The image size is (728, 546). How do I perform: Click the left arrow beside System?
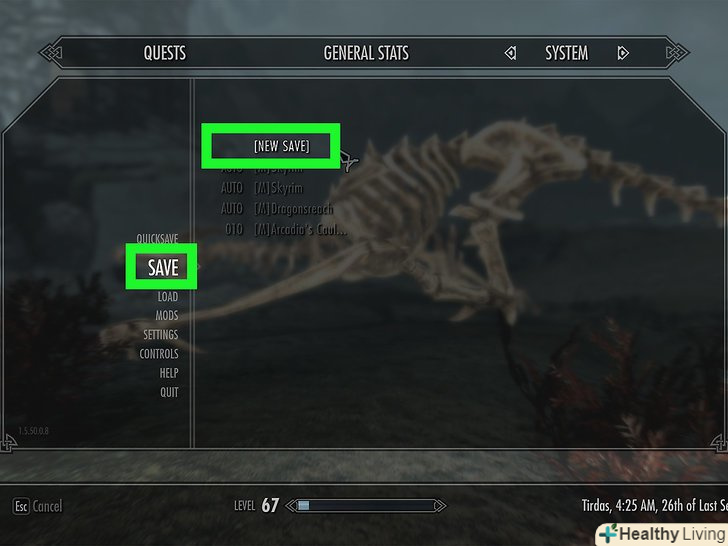tap(510, 53)
